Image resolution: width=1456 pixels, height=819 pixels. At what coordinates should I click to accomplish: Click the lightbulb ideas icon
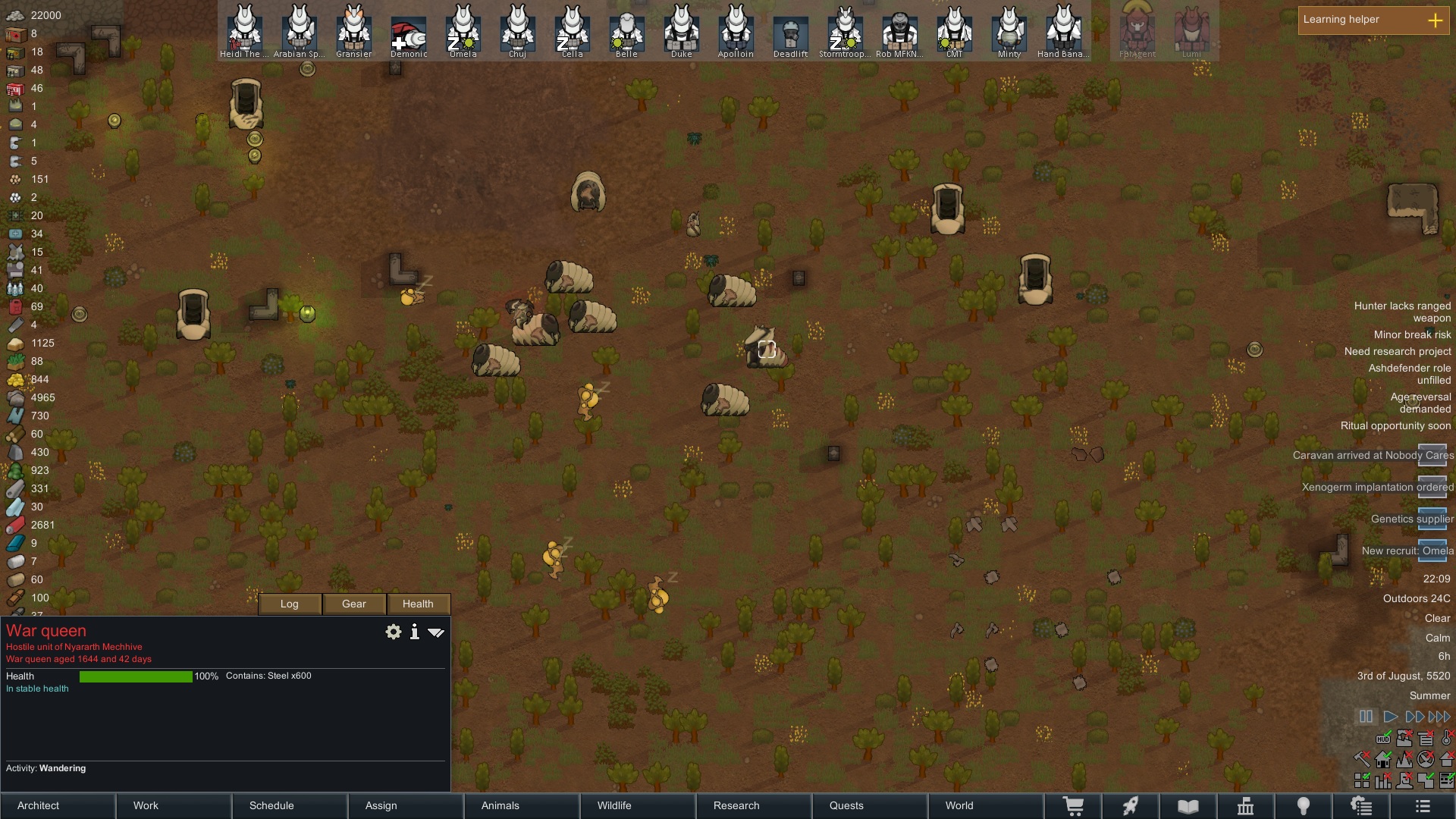pyautogui.click(x=1304, y=805)
